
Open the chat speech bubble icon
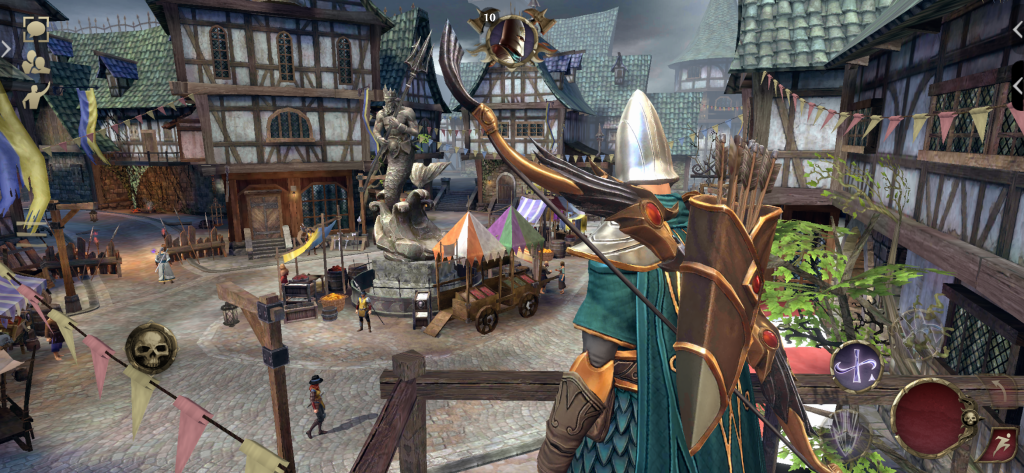(x=36, y=29)
